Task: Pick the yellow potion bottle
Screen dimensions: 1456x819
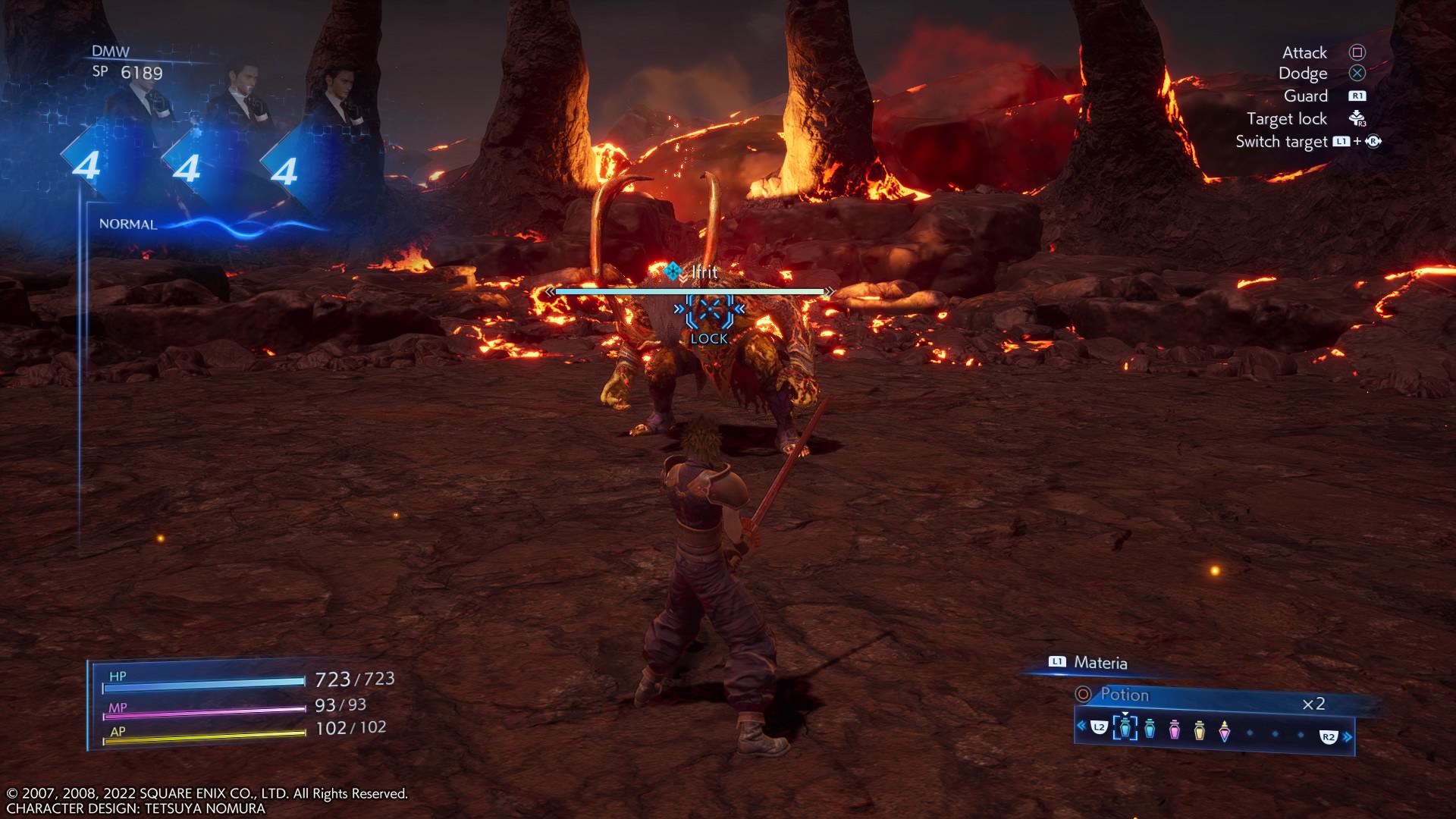Action: click(x=1200, y=730)
